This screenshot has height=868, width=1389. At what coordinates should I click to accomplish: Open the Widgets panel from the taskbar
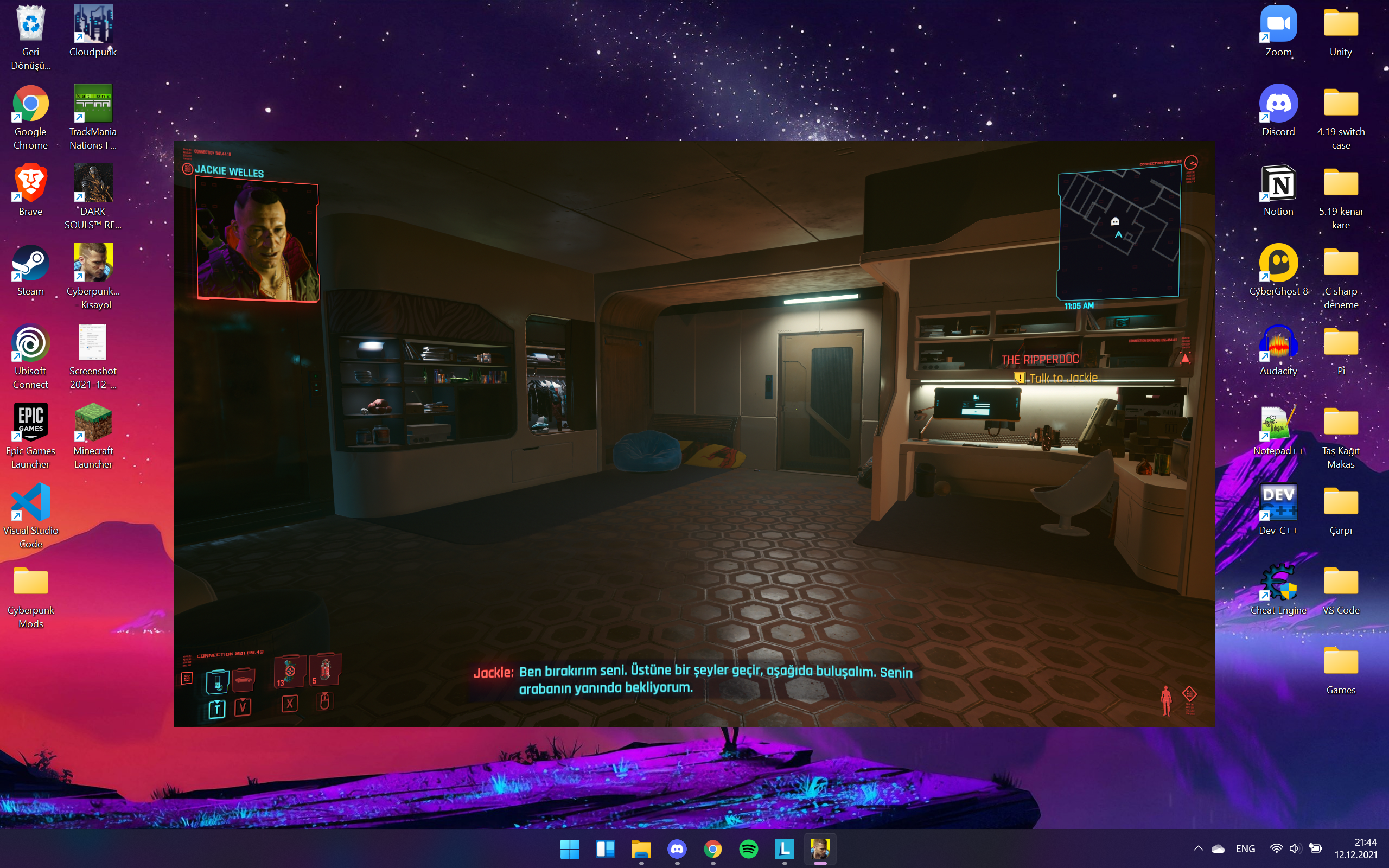[x=606, y=848]
